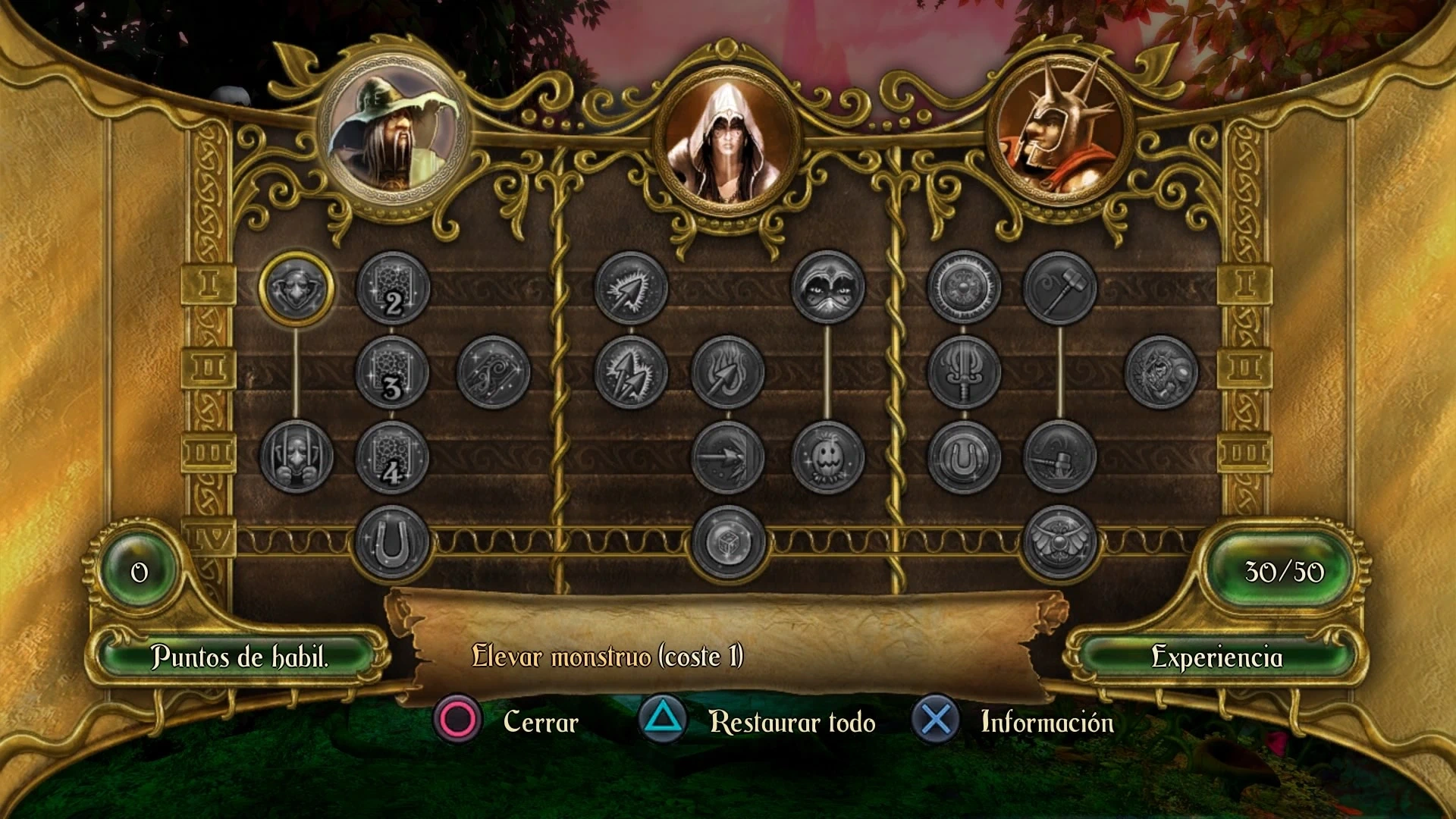Select the knight's magnet shield skill
This screenshot has width=1456, height=819.
[964, 457]
